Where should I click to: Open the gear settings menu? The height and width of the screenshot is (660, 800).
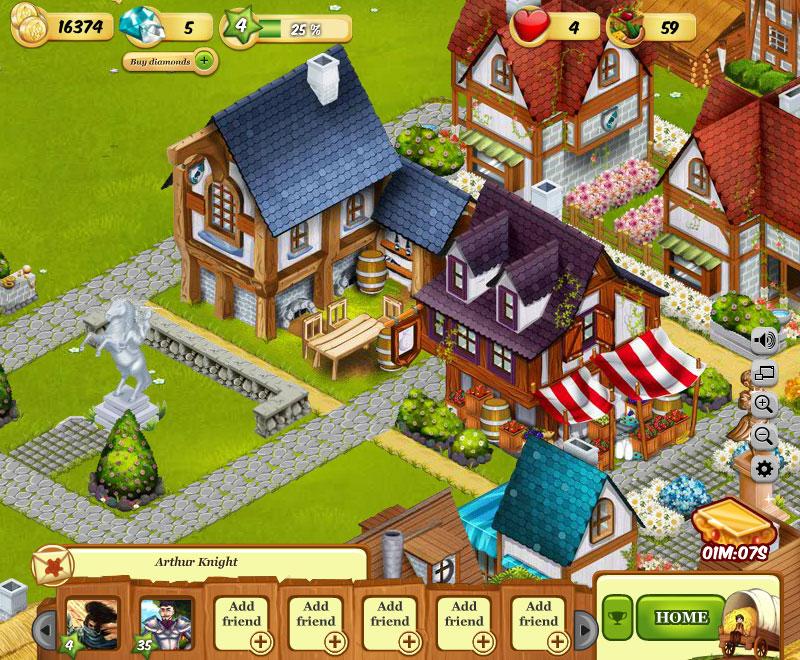(765, 468)
